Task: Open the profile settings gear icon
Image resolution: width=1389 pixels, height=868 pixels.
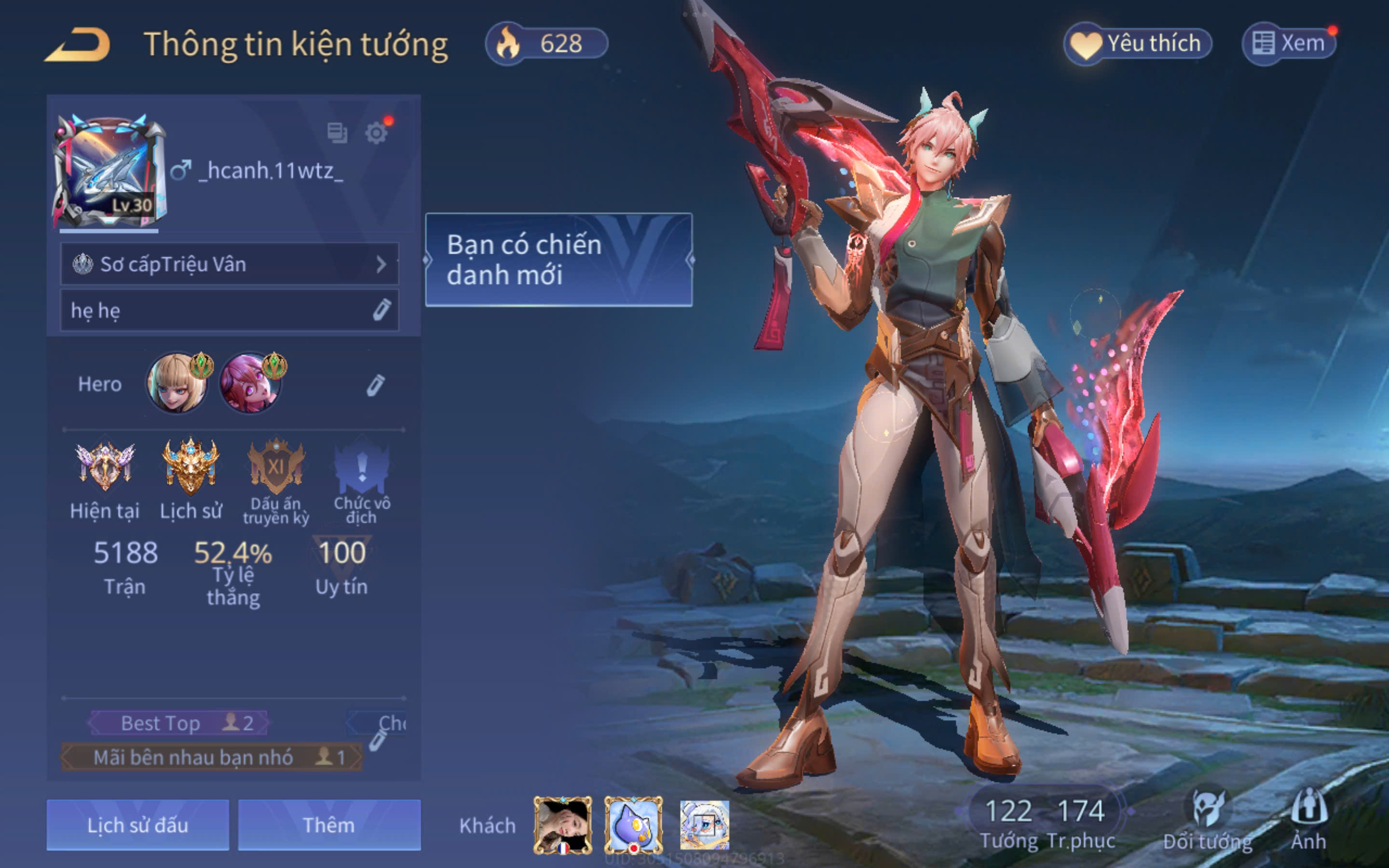Action: (377, 133)
